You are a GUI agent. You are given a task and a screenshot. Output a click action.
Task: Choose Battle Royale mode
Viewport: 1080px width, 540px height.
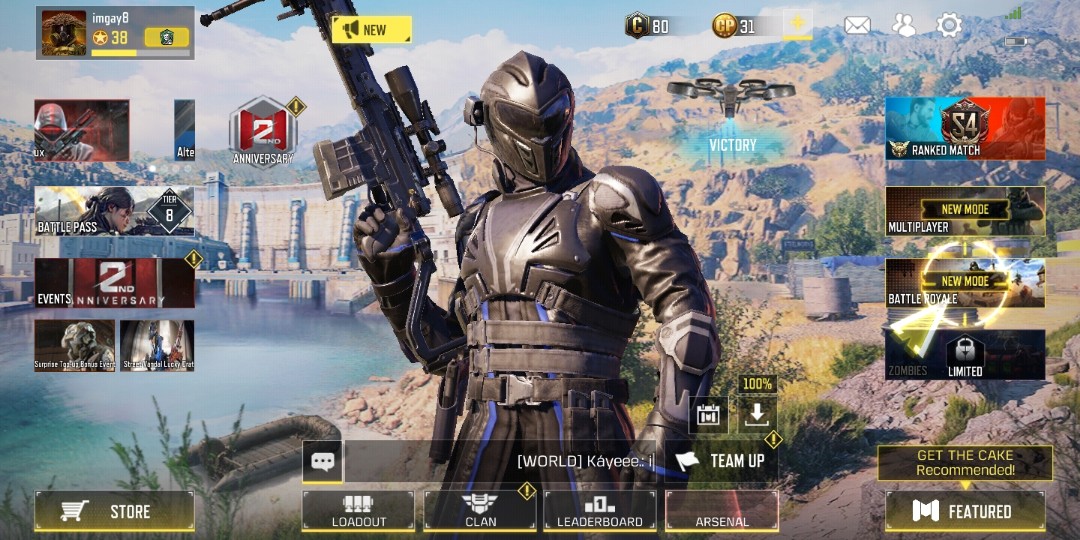coord(965,283)
